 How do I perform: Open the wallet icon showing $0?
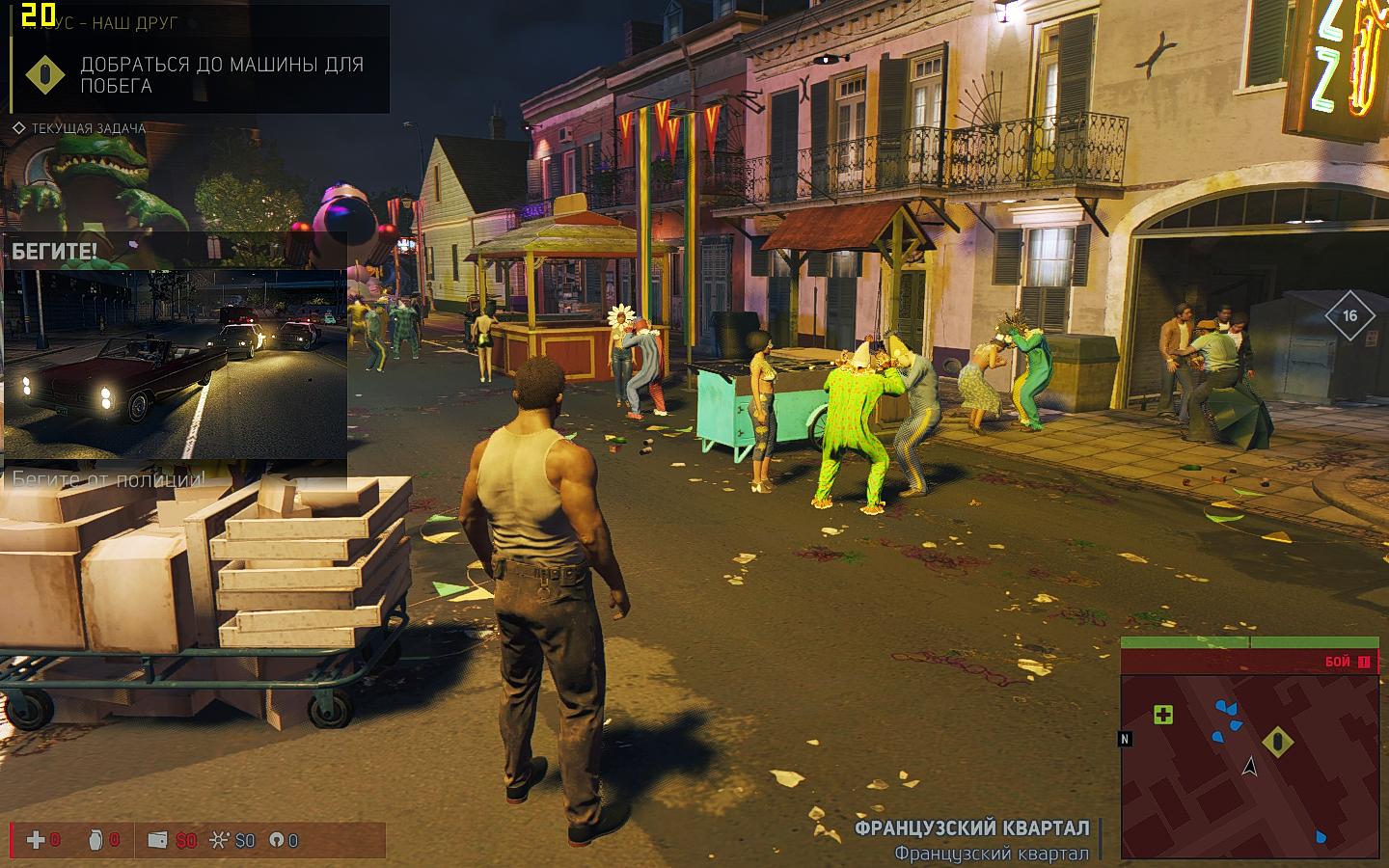click(x=157, y=840)
